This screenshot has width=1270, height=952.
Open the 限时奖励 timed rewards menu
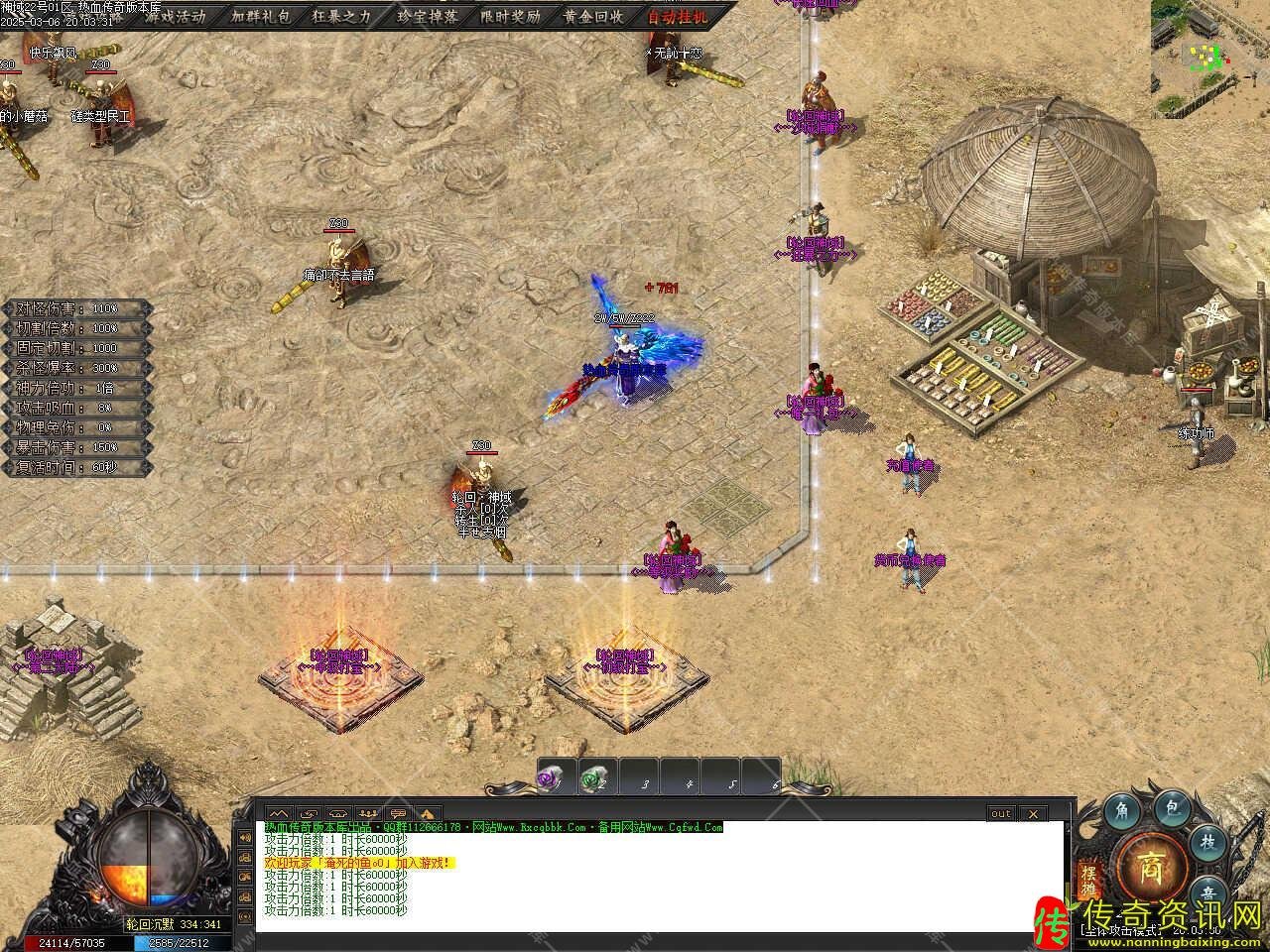(x=510, y=16)
